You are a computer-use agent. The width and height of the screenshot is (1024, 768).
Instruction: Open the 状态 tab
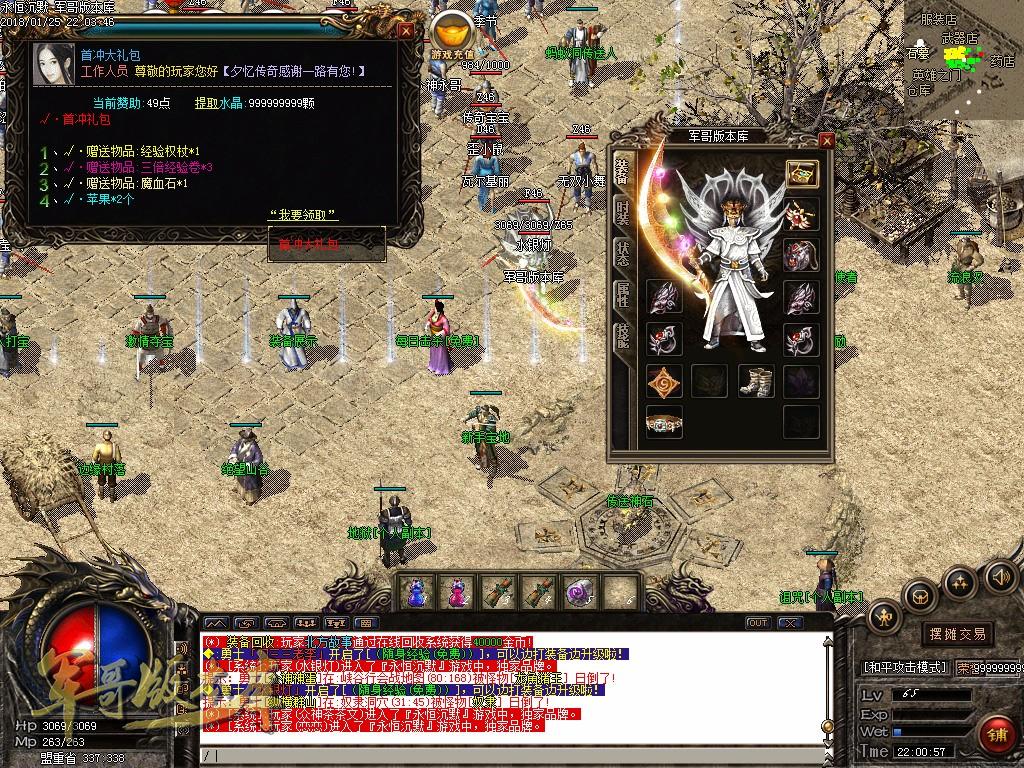pyautogui.click(x=621, y=253)
